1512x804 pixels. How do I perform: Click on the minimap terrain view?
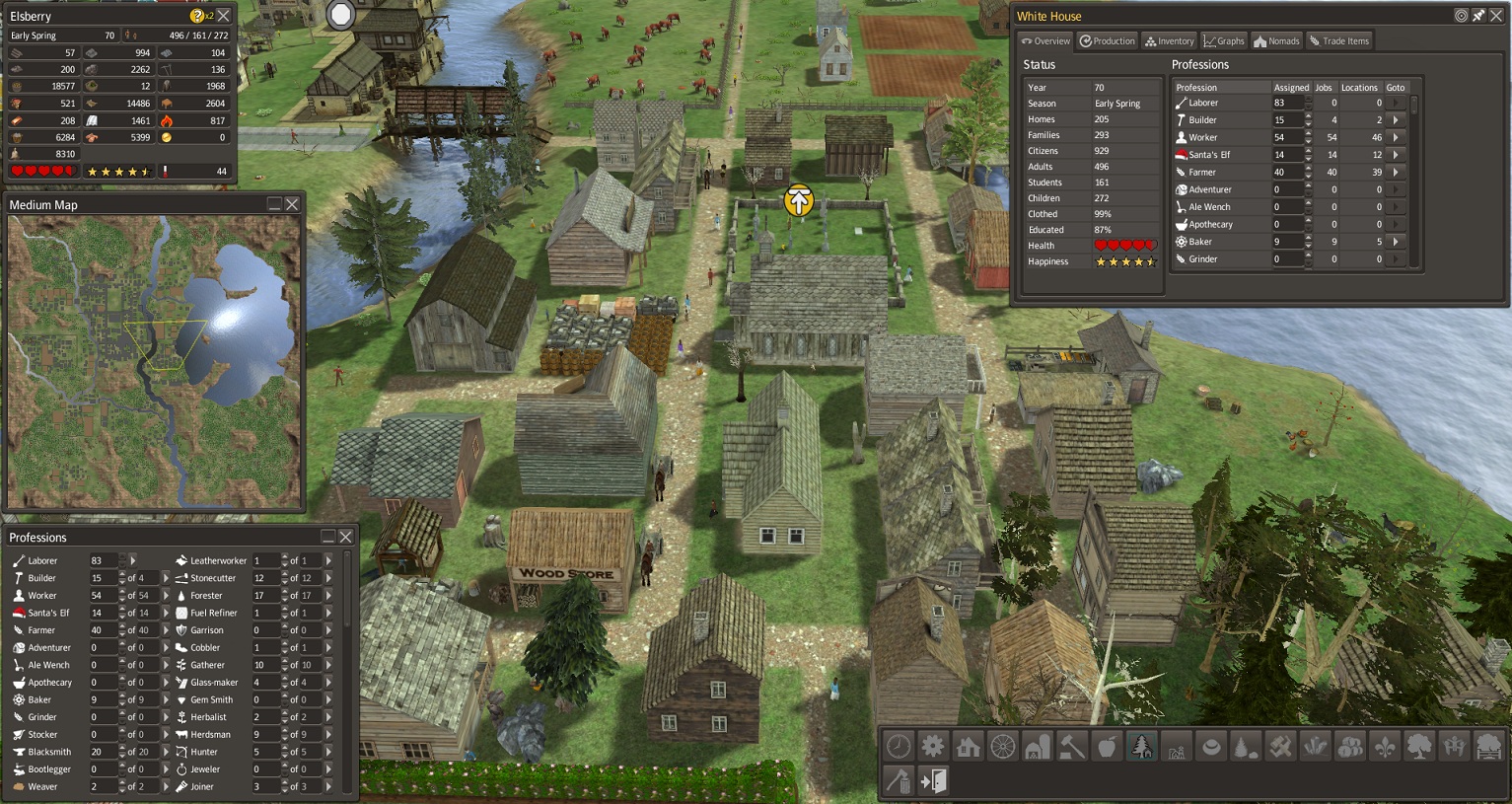[154, 362]
